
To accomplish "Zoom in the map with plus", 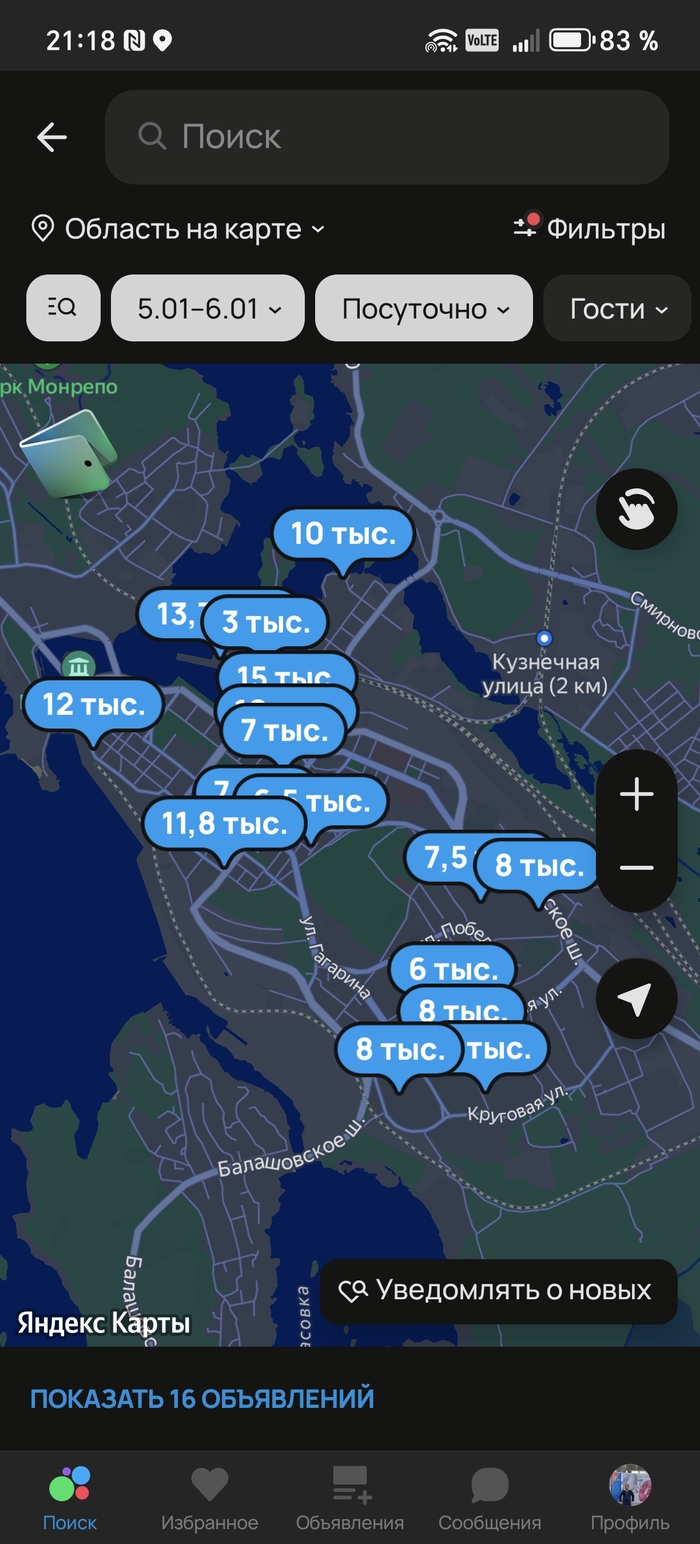I will (x=636, y=795).
